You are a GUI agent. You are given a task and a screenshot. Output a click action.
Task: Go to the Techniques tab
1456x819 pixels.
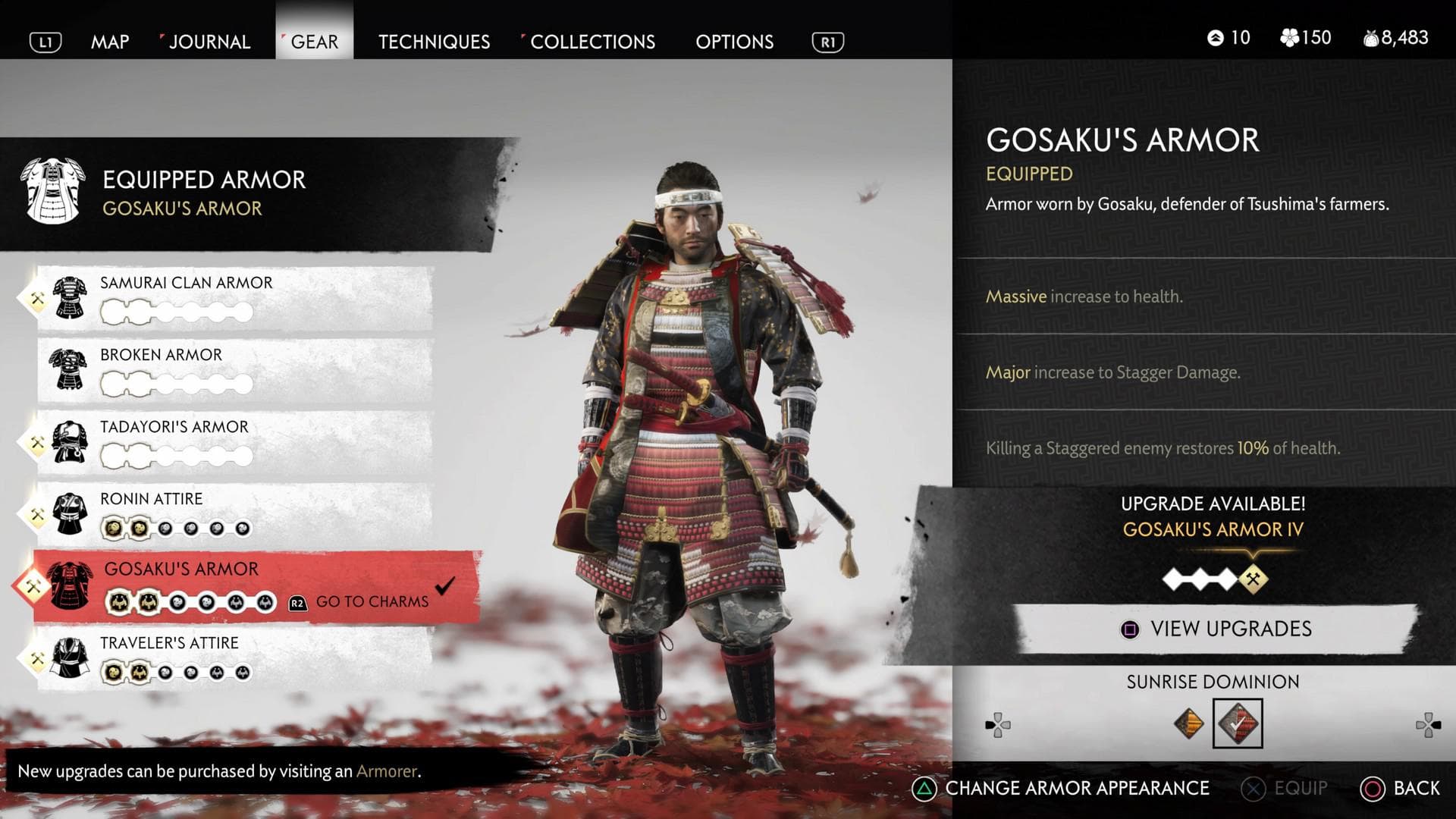point(434,42)
